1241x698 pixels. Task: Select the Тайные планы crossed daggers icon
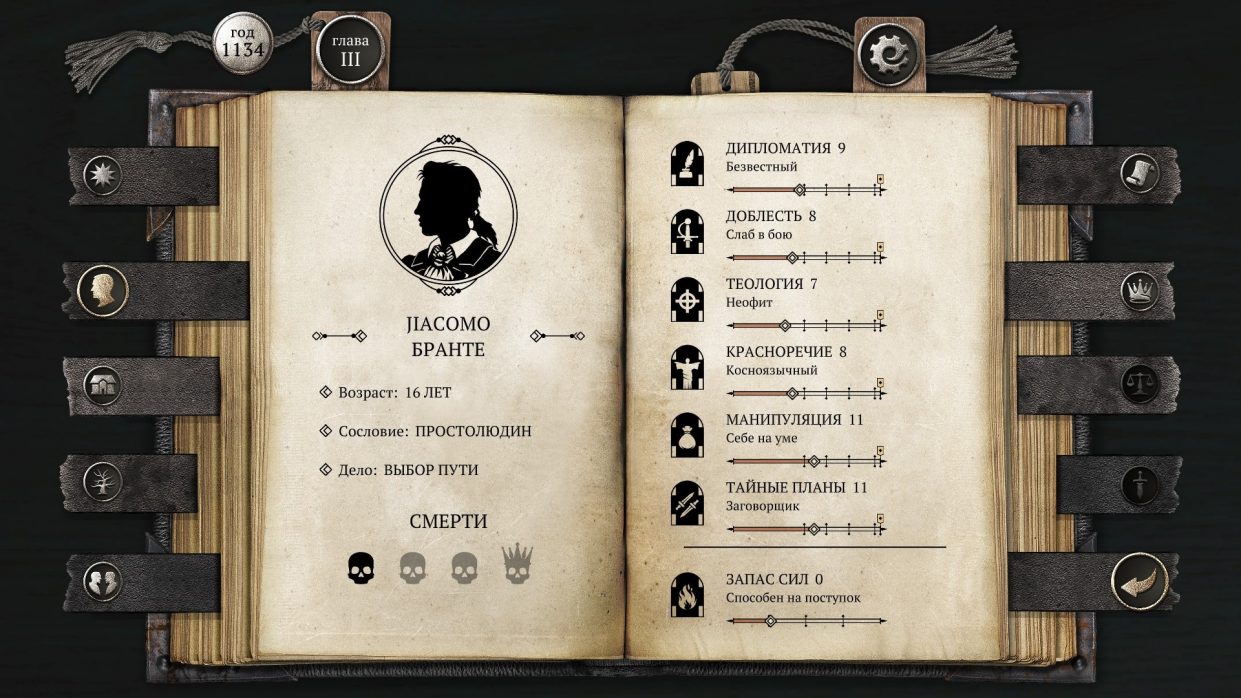(x=687, y=503)
